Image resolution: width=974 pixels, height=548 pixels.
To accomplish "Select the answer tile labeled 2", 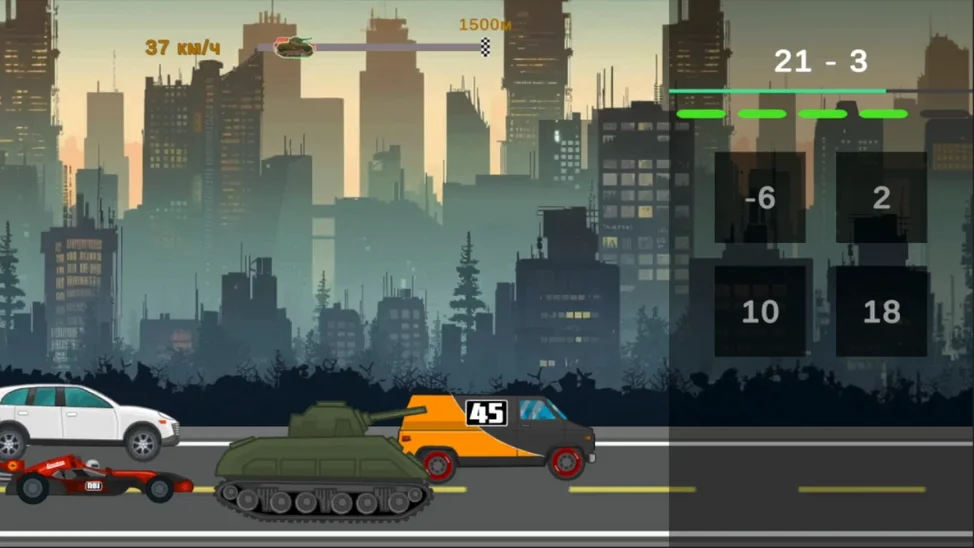I will click(881, 198).
